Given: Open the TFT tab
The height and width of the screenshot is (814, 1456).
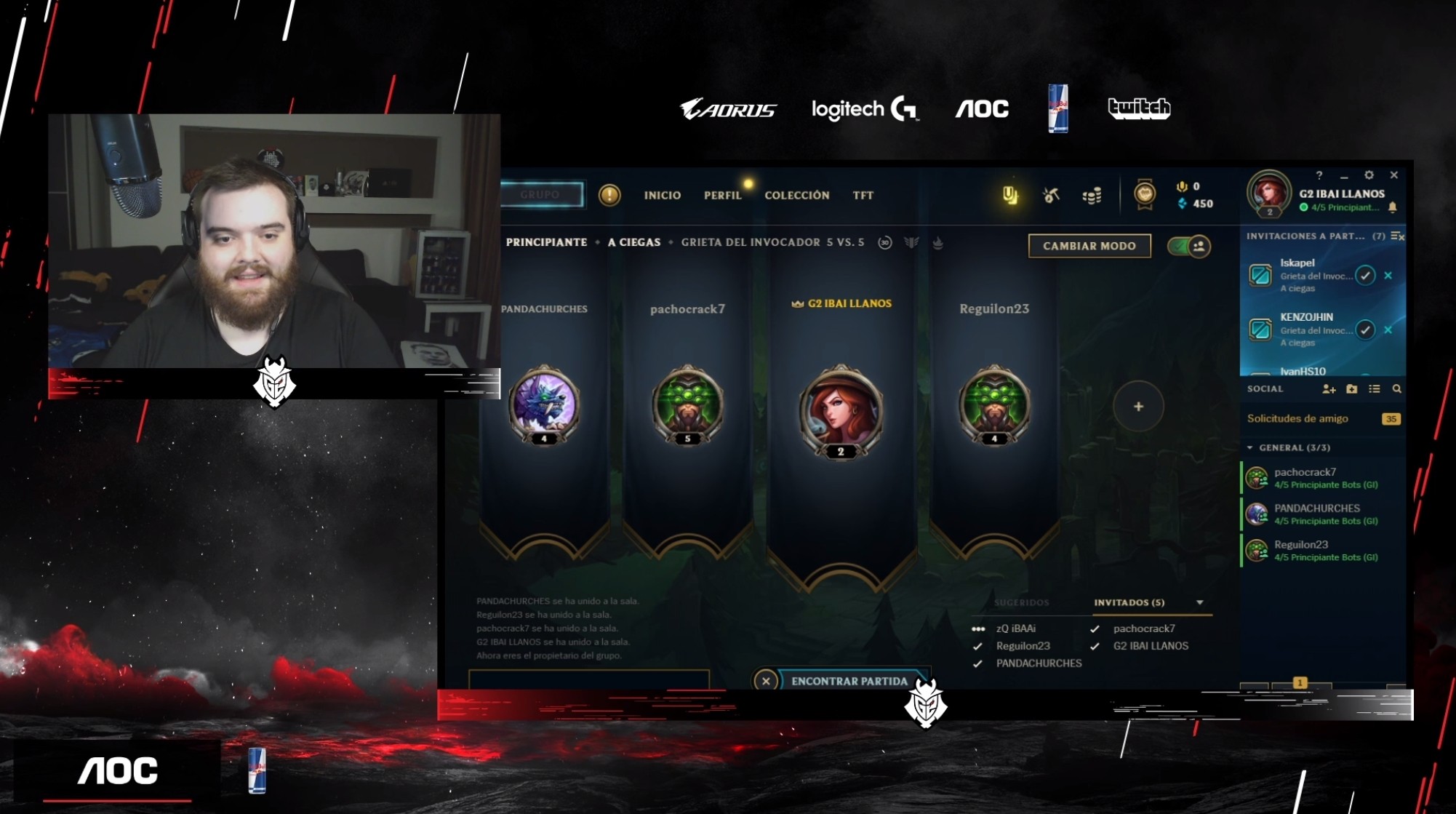Looking at the screenshot, I should tap(863, 195).
